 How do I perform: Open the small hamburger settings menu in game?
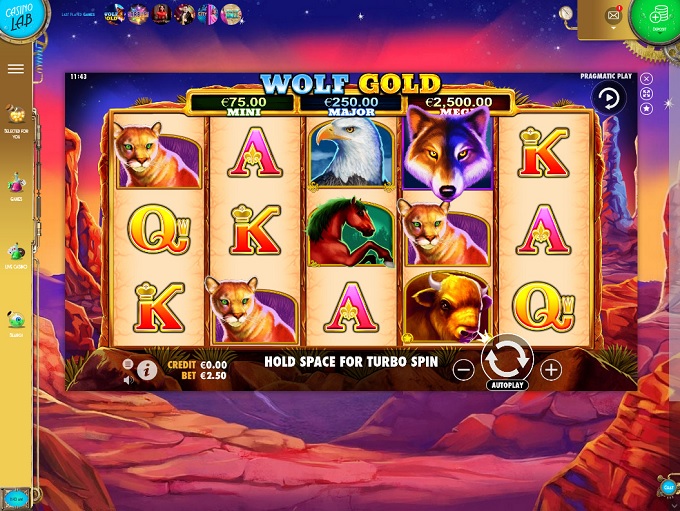pyautogui.click(x=128, y=364)
